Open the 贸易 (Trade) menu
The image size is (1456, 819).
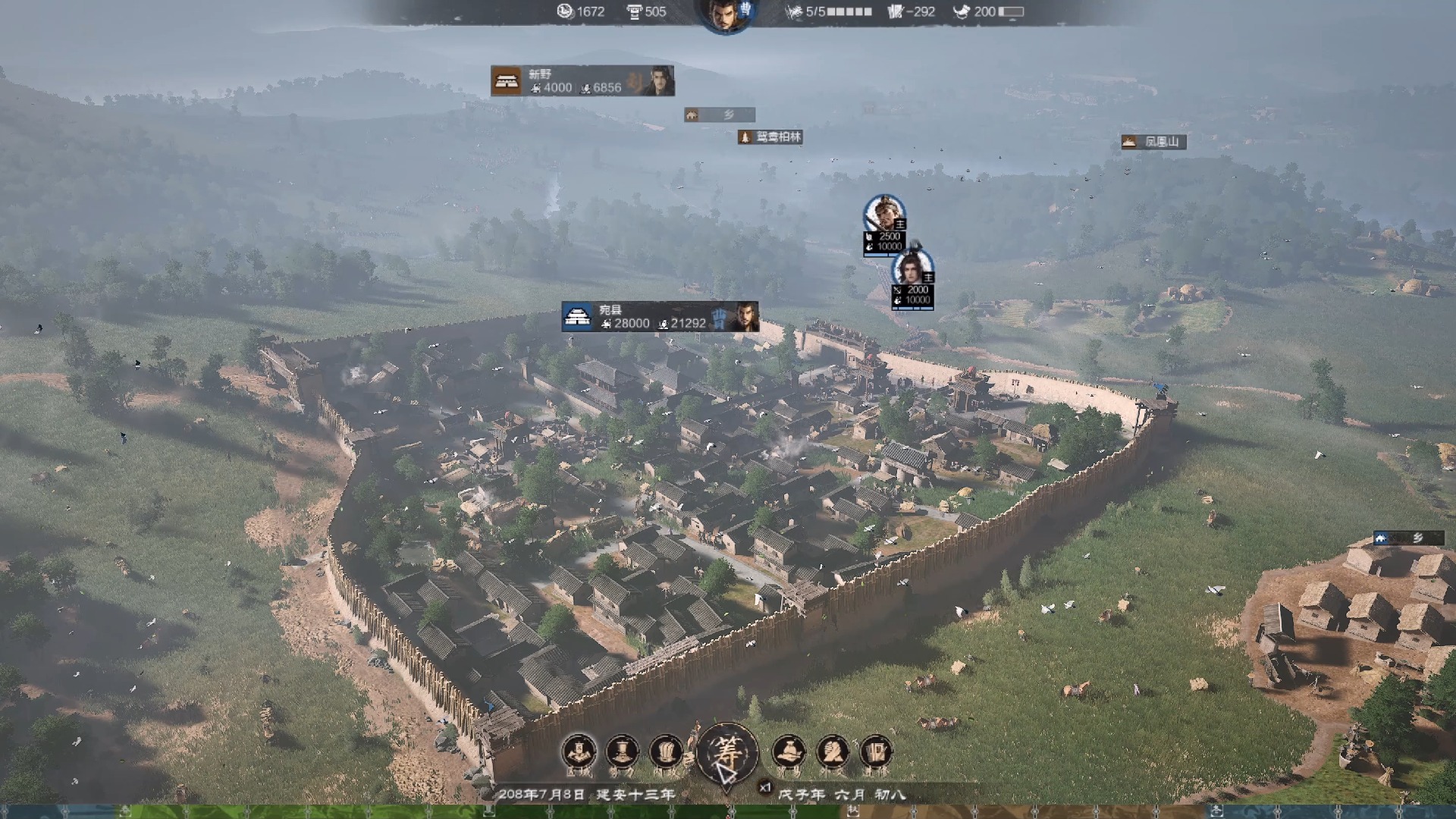pyautogui.click(x=789, y=752)
